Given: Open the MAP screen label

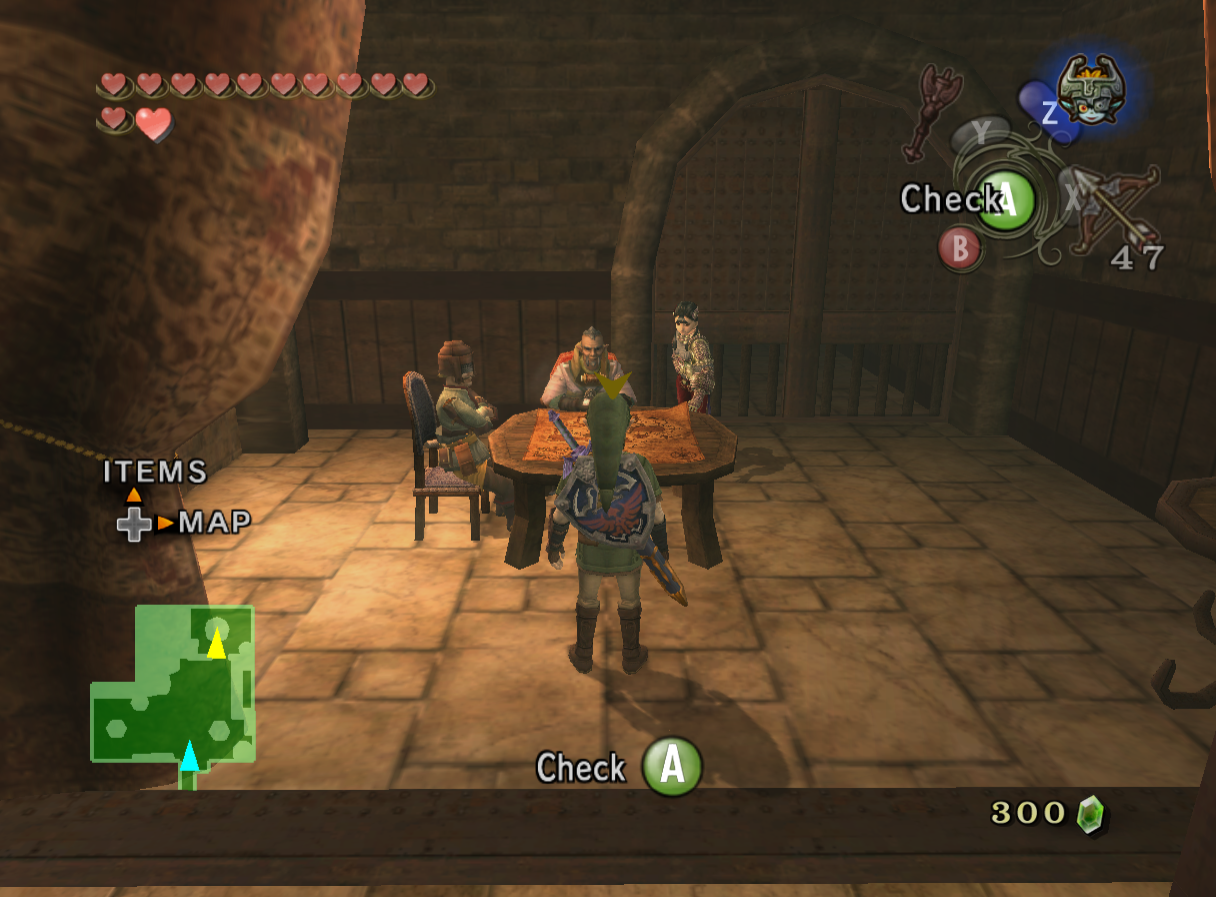Looking at the screenshot, I should [214, 522].
